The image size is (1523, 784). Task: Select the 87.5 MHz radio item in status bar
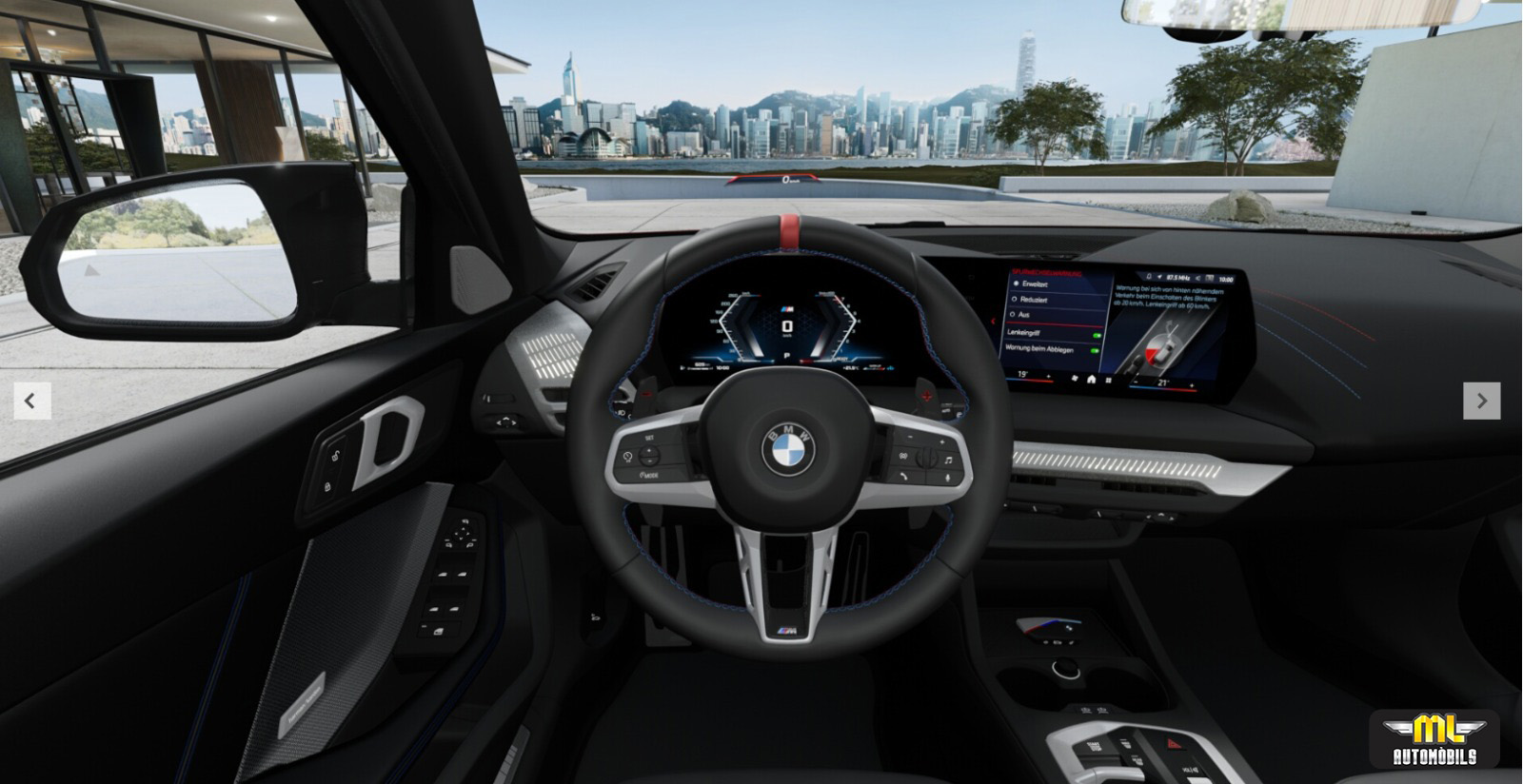pos(1177,278)
